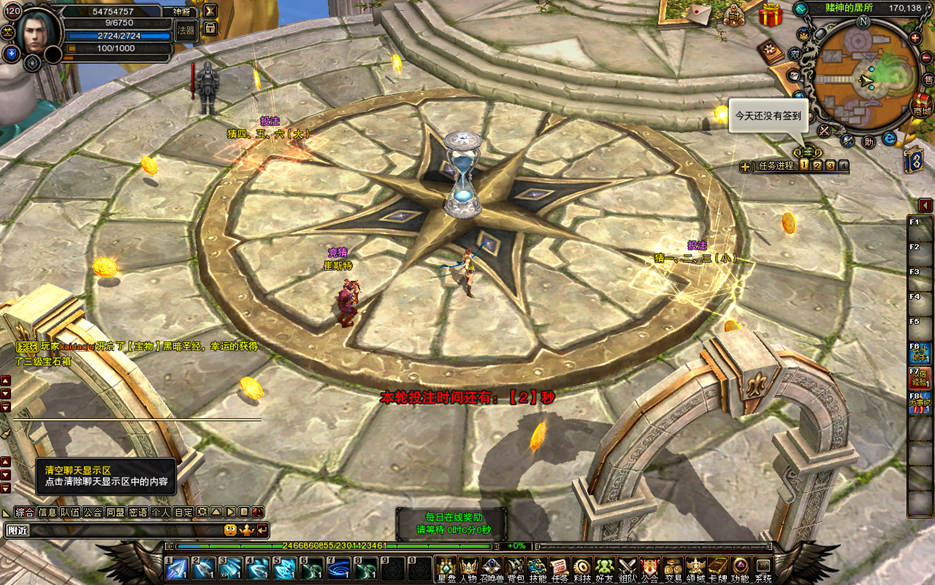Screen dimensions: 935x585
Task: Select quest progress page 2
Action: (818, 166)
